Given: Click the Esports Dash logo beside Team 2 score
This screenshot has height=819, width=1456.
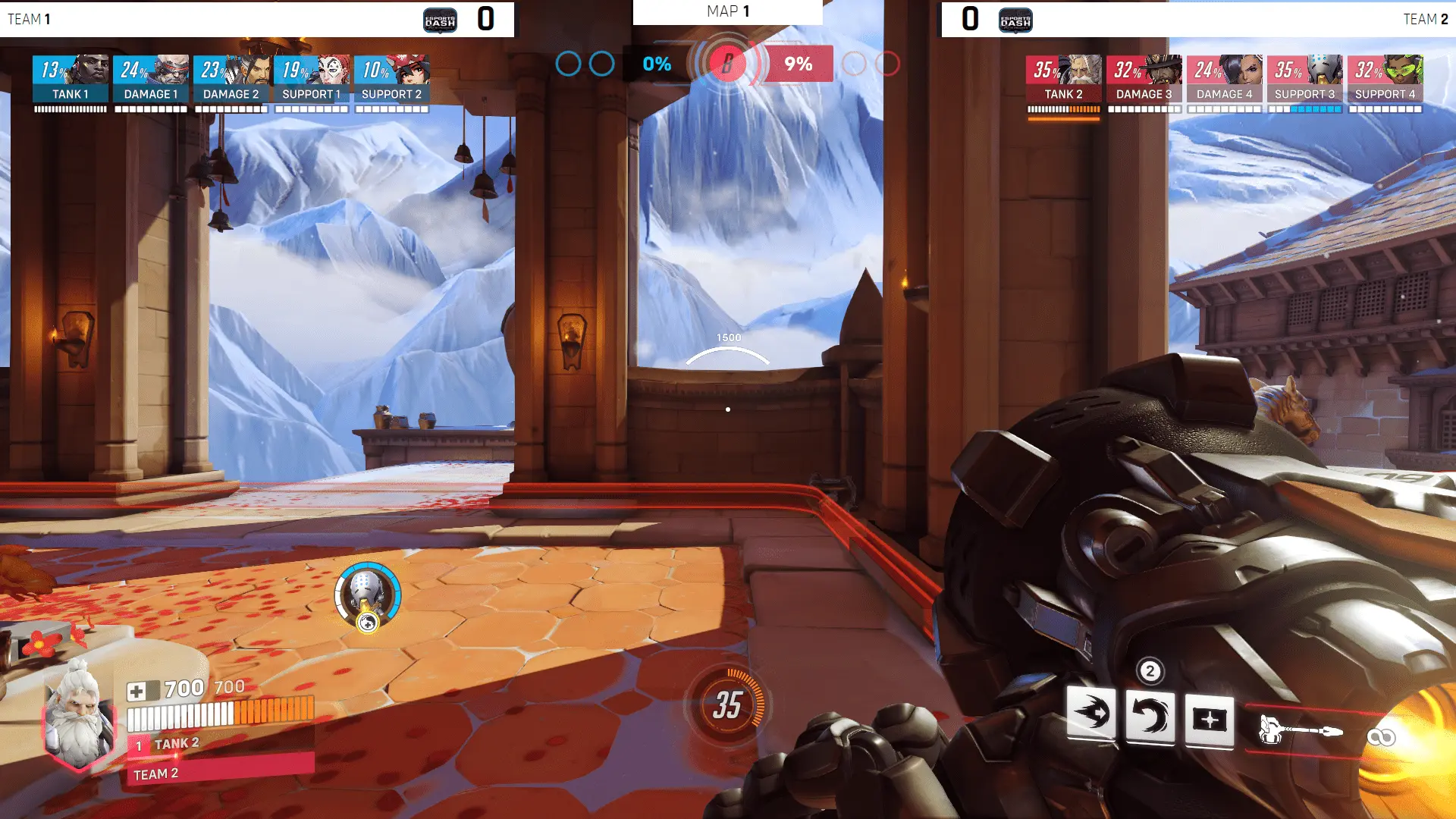Looking at the screenshot, I should tap(1015, 20).
